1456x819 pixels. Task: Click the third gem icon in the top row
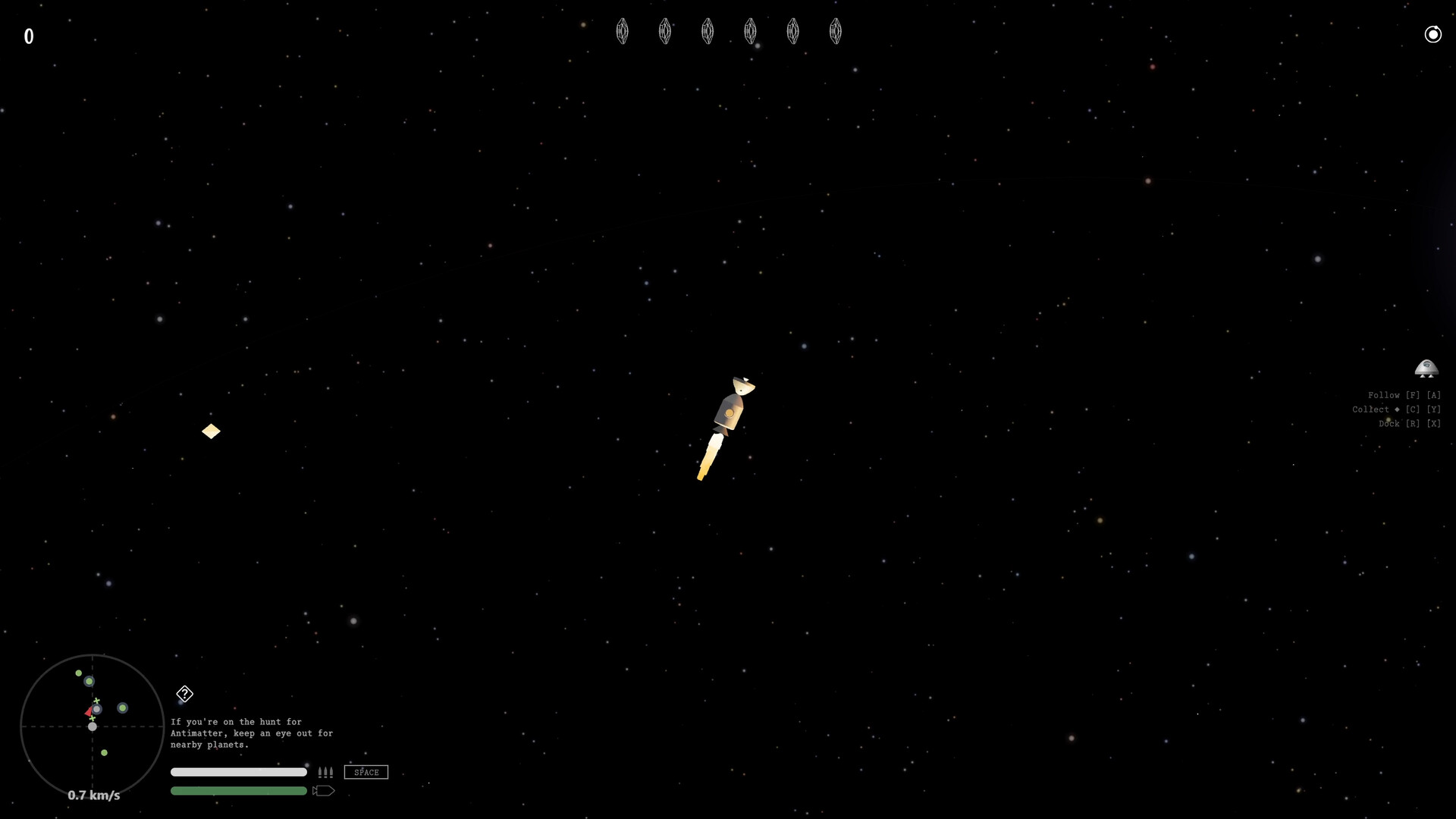(708, 31)
